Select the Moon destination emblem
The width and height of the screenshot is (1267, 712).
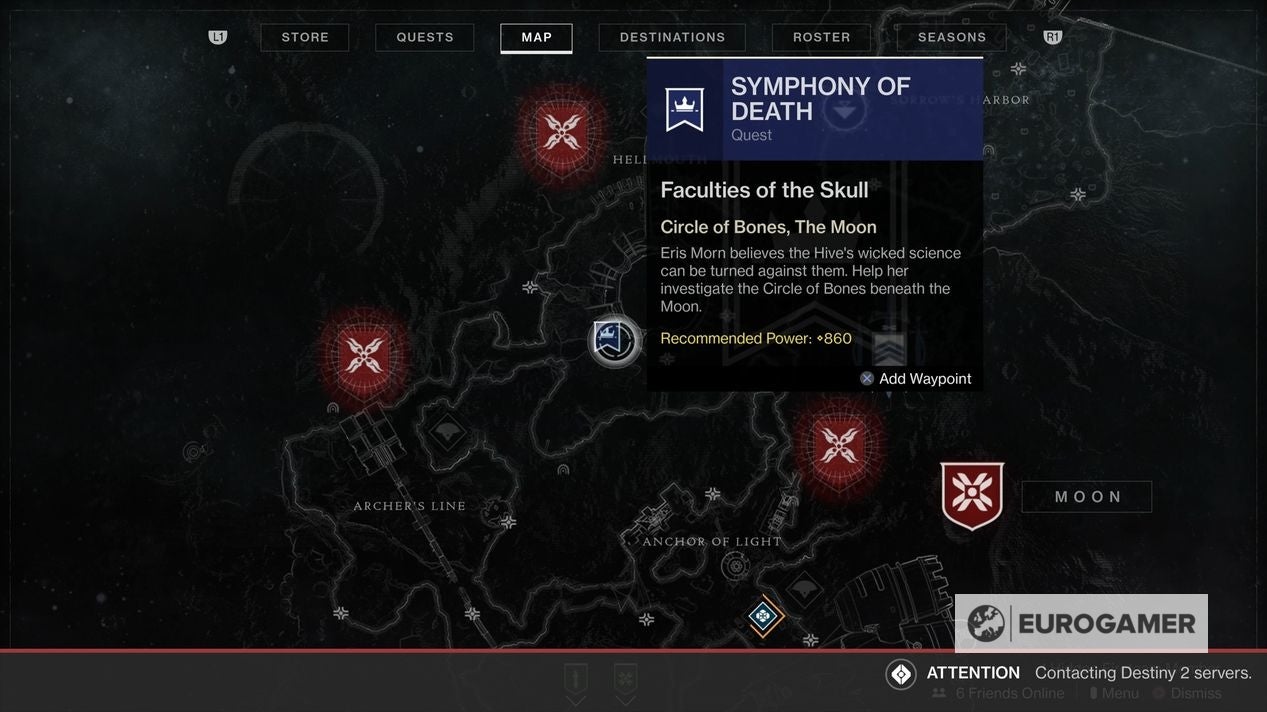point(972,495)
